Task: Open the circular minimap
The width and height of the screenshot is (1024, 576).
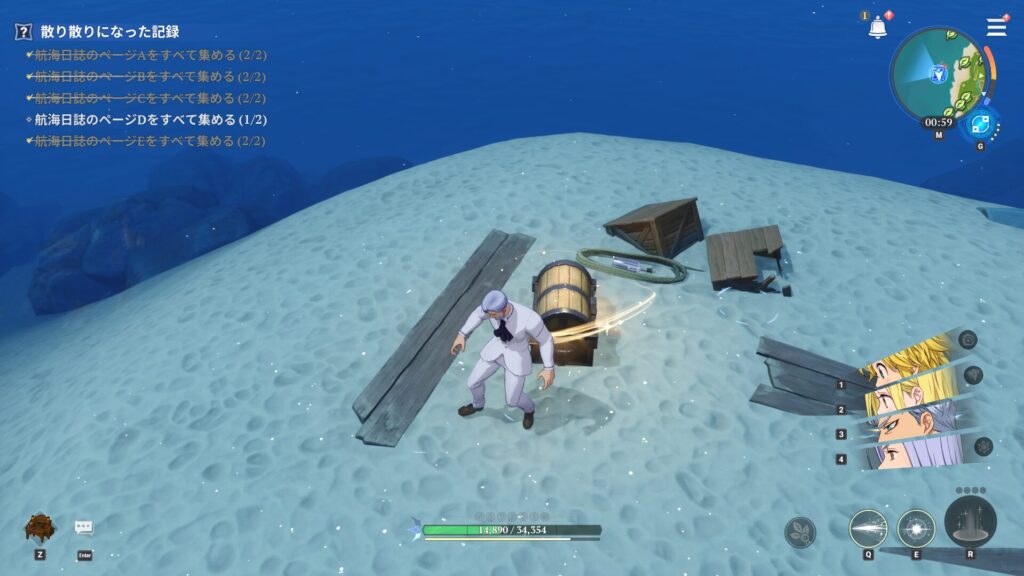Action: [x=938, y=73]
